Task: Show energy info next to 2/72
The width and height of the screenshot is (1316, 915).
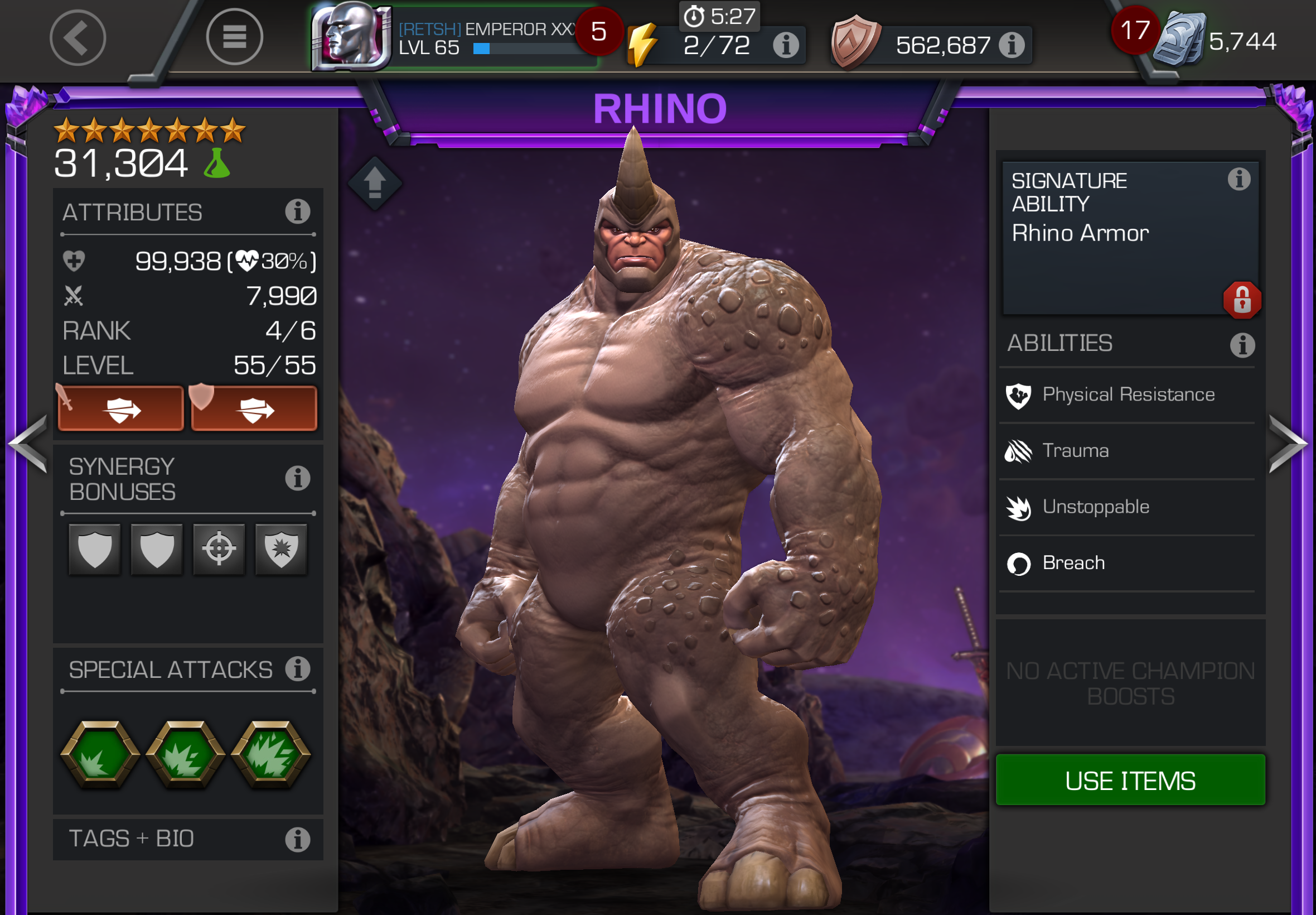Action: click(x=786, y=45)
